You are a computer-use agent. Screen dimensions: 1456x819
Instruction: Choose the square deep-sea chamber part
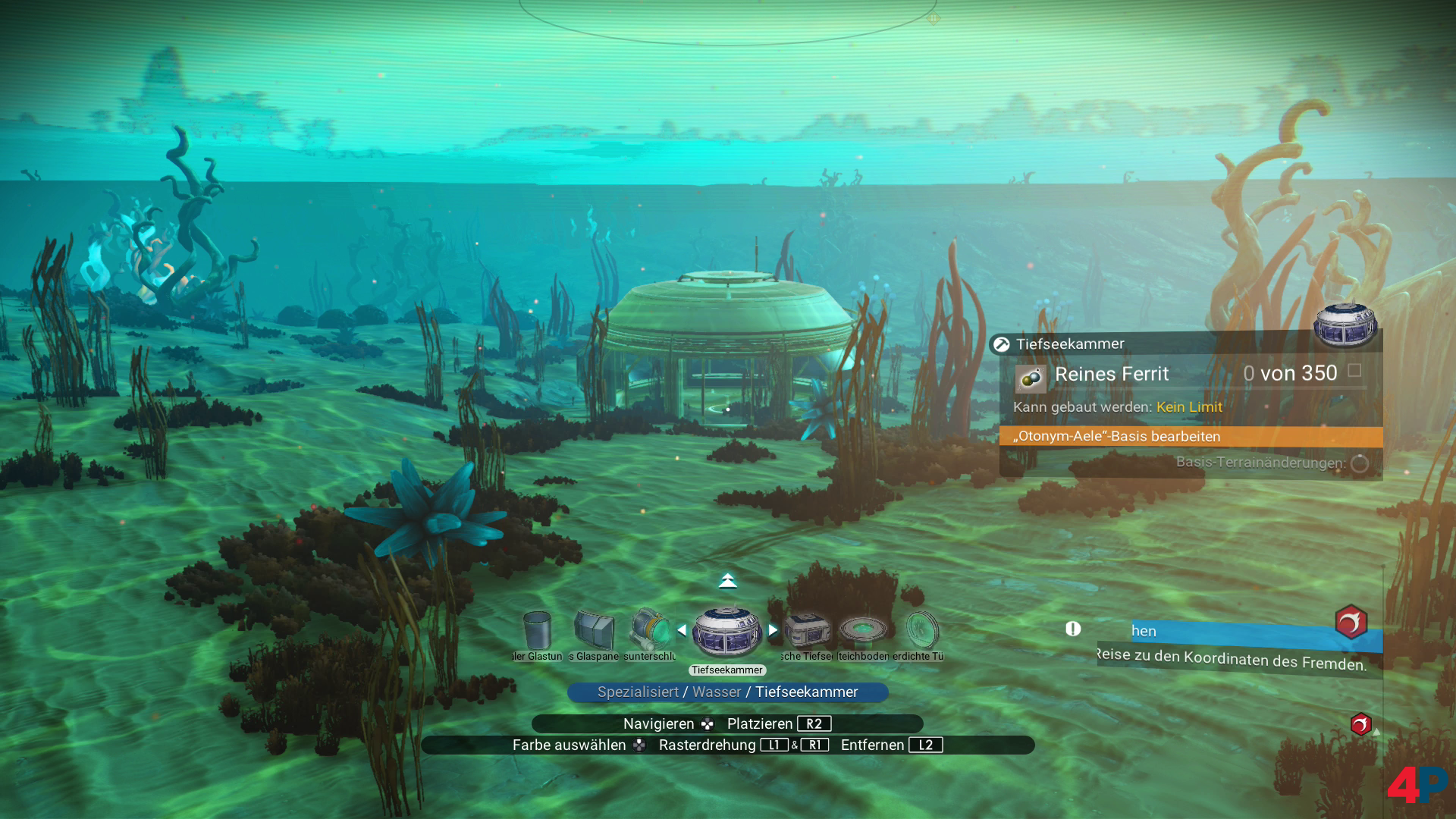pyautogui.click(x=806, y=631)
